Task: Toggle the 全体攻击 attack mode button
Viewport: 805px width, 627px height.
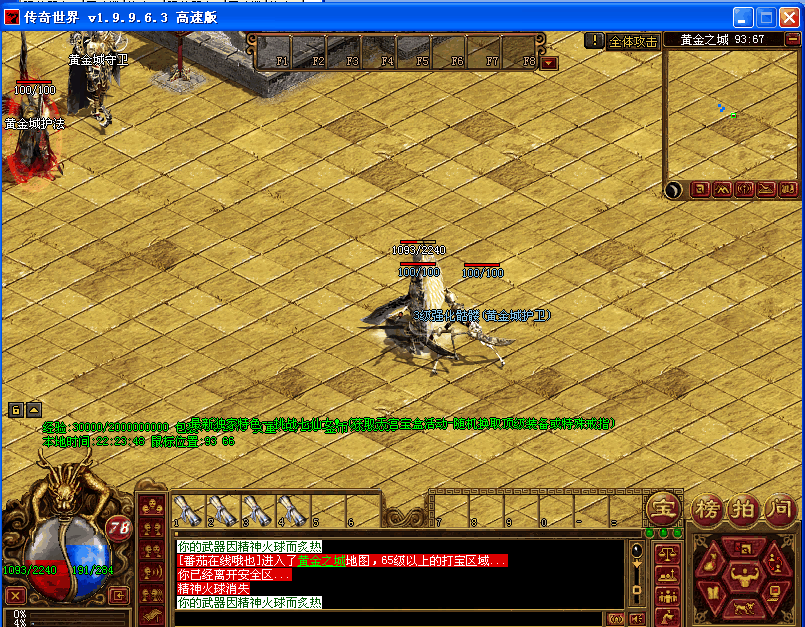Action: point(633,41)
